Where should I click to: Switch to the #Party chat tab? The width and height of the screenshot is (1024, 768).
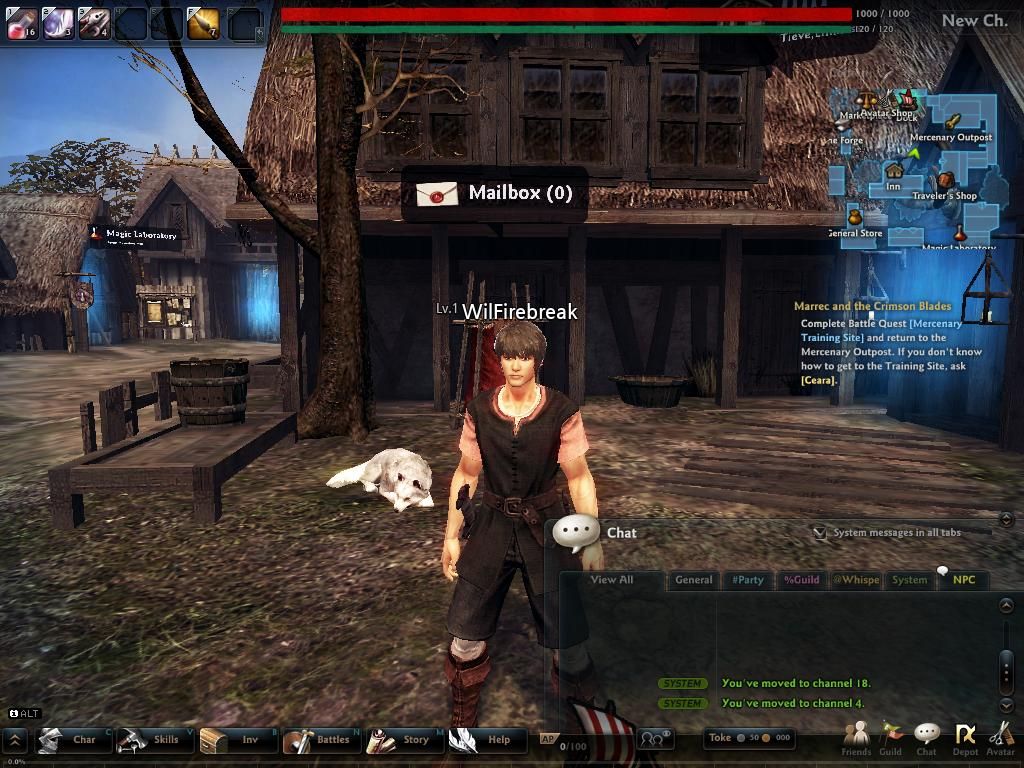point(747,580)
